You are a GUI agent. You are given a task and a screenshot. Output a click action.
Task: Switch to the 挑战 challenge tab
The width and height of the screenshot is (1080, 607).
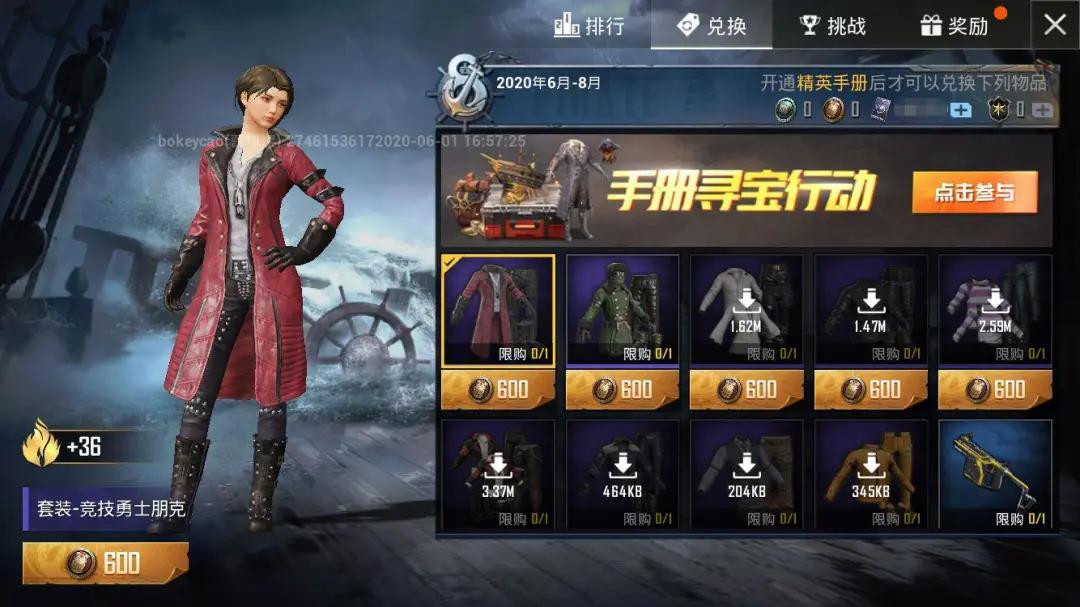click(833, 25)
